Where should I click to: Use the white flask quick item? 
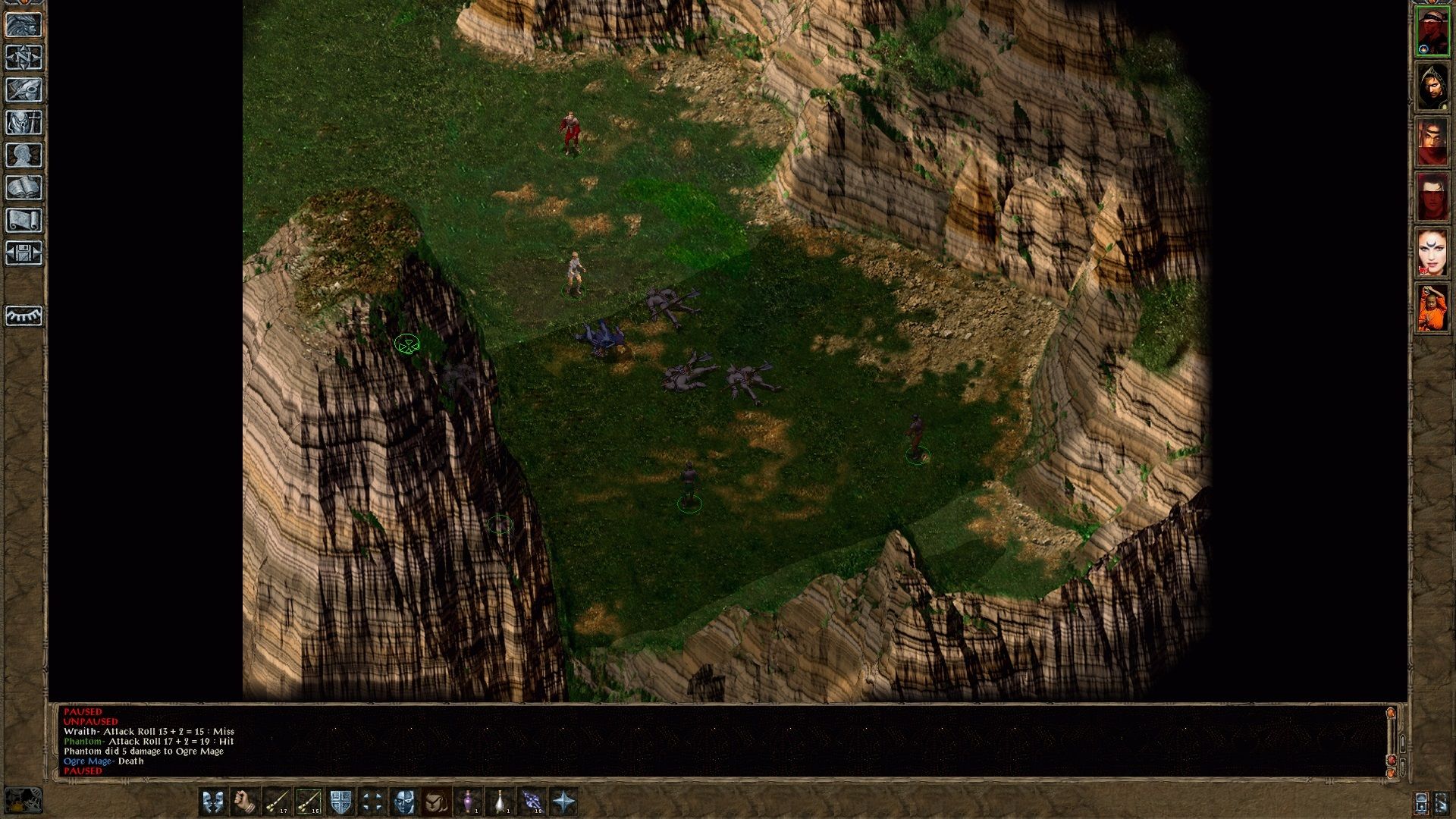pyautogui.click(x=500, y=800)
